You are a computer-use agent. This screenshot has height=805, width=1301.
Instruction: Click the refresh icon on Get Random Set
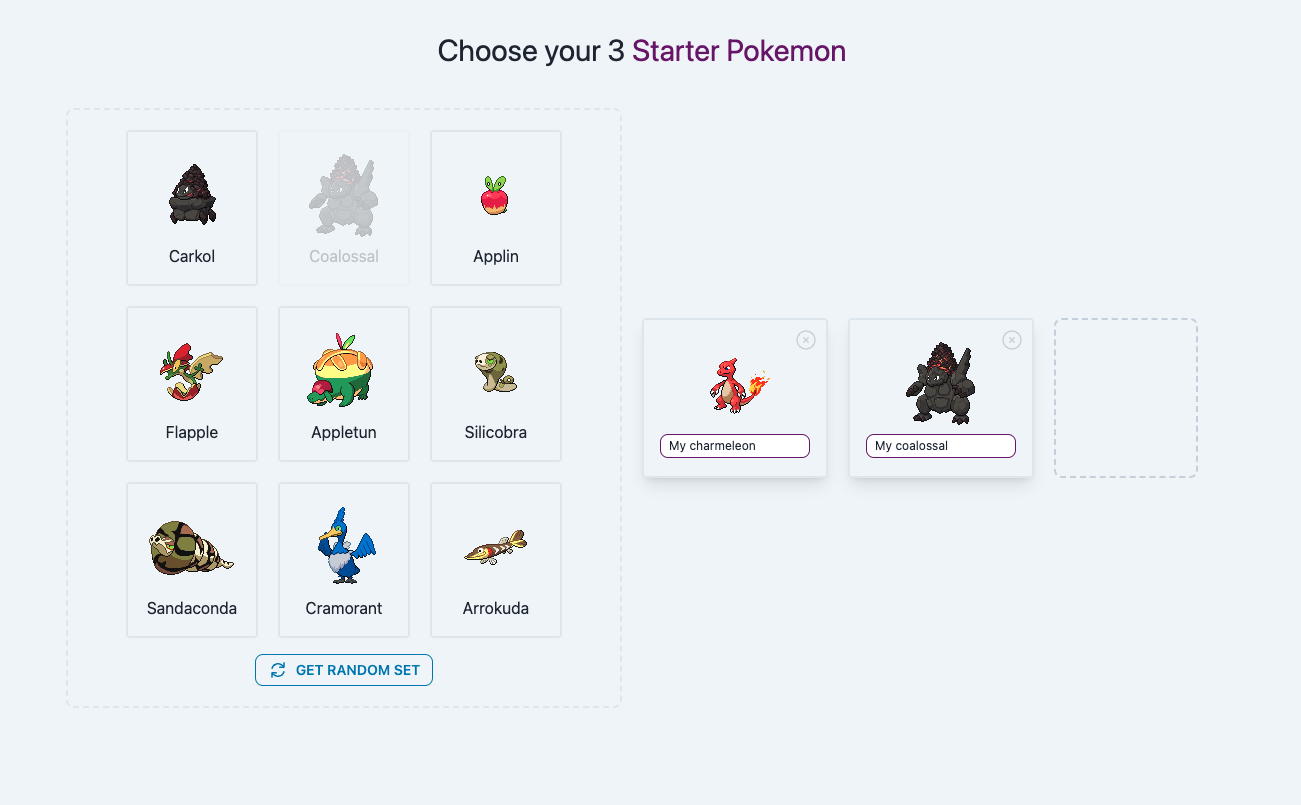click(x=279, y=670)
